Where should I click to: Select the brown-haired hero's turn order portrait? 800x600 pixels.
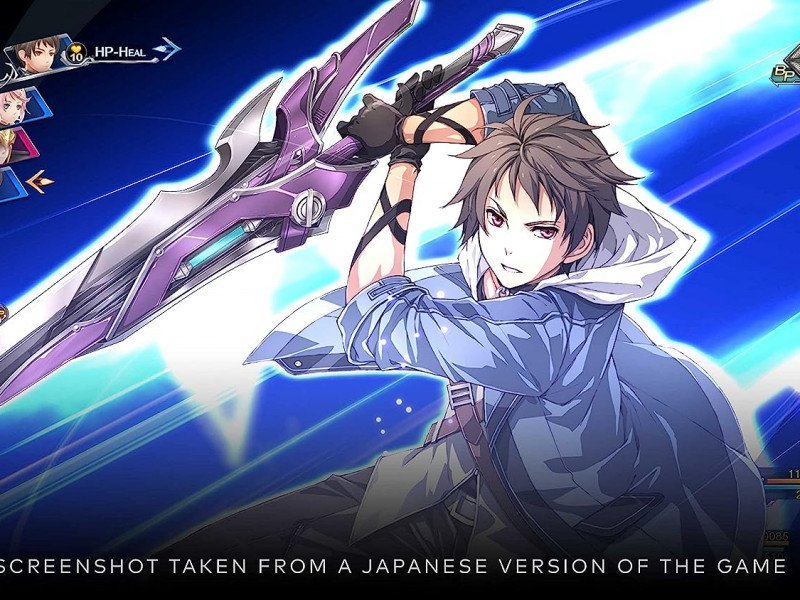pyautogui.click(x=37, y=56)
